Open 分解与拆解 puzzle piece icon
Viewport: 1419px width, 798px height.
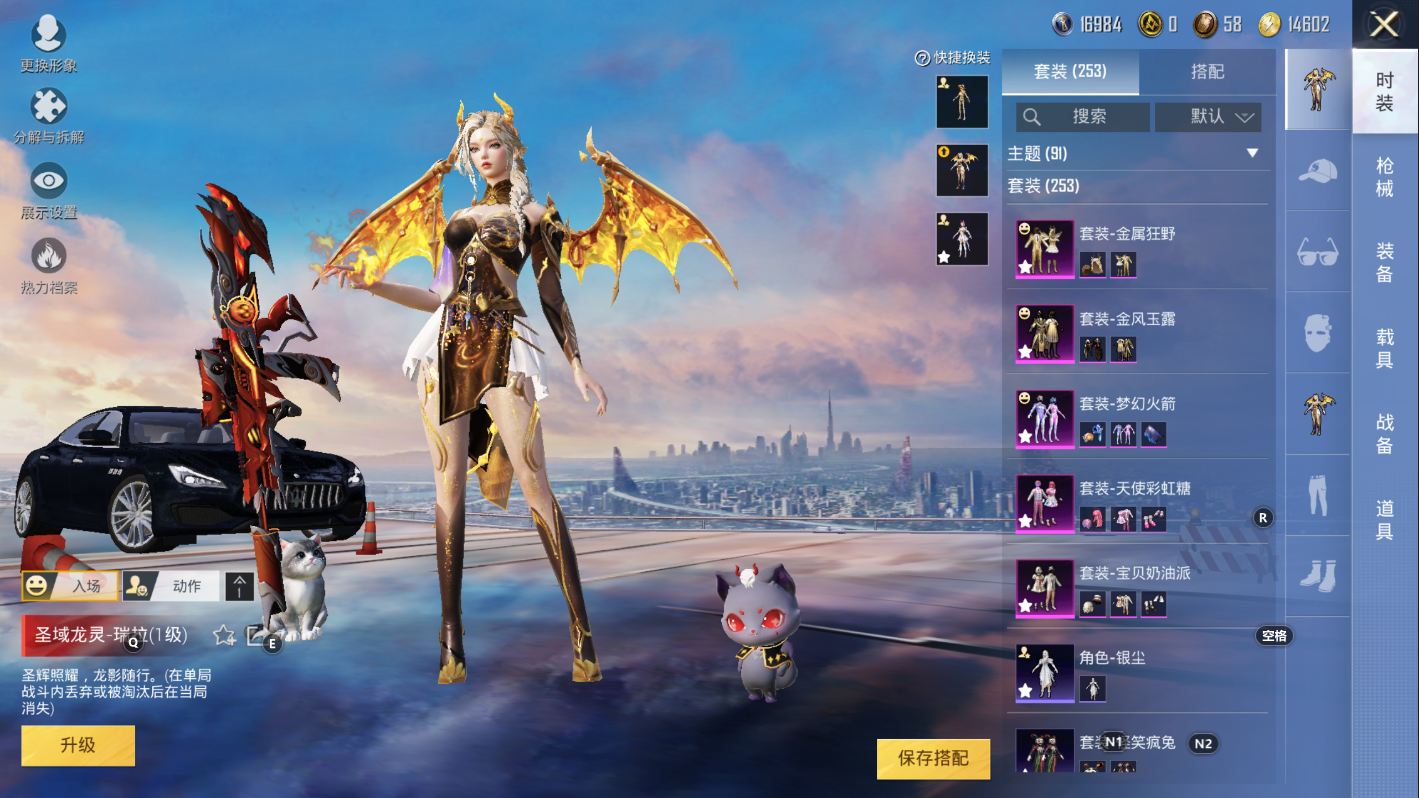pos(48,114)
